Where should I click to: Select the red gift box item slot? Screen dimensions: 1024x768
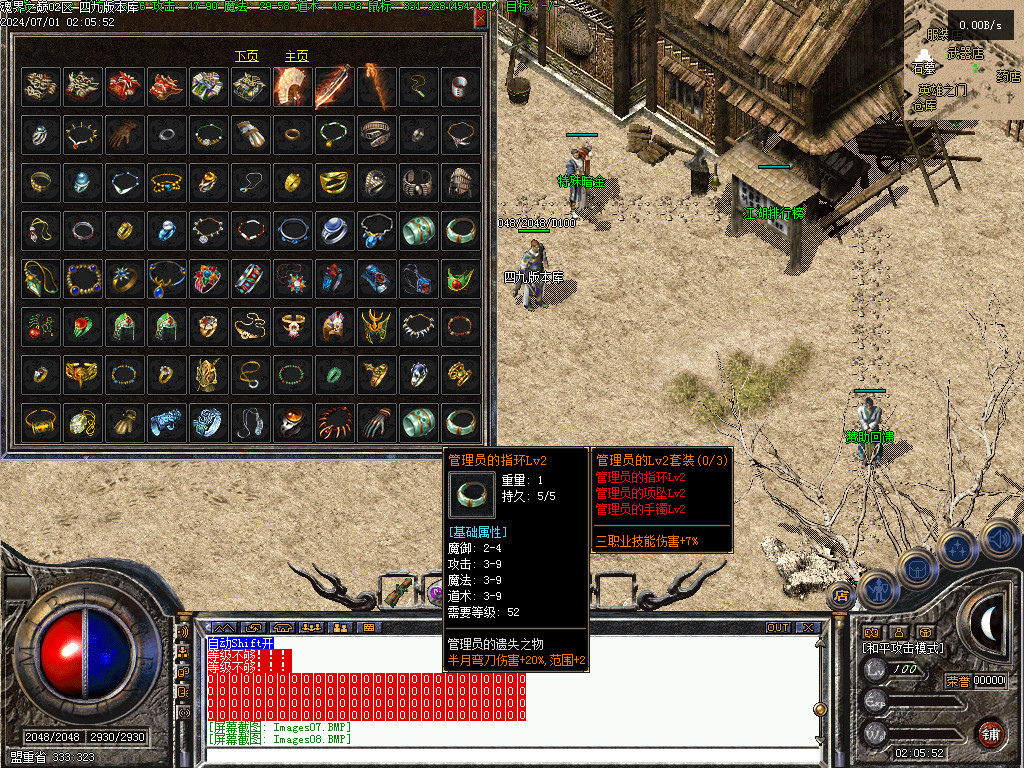click(x=124, y=86)
